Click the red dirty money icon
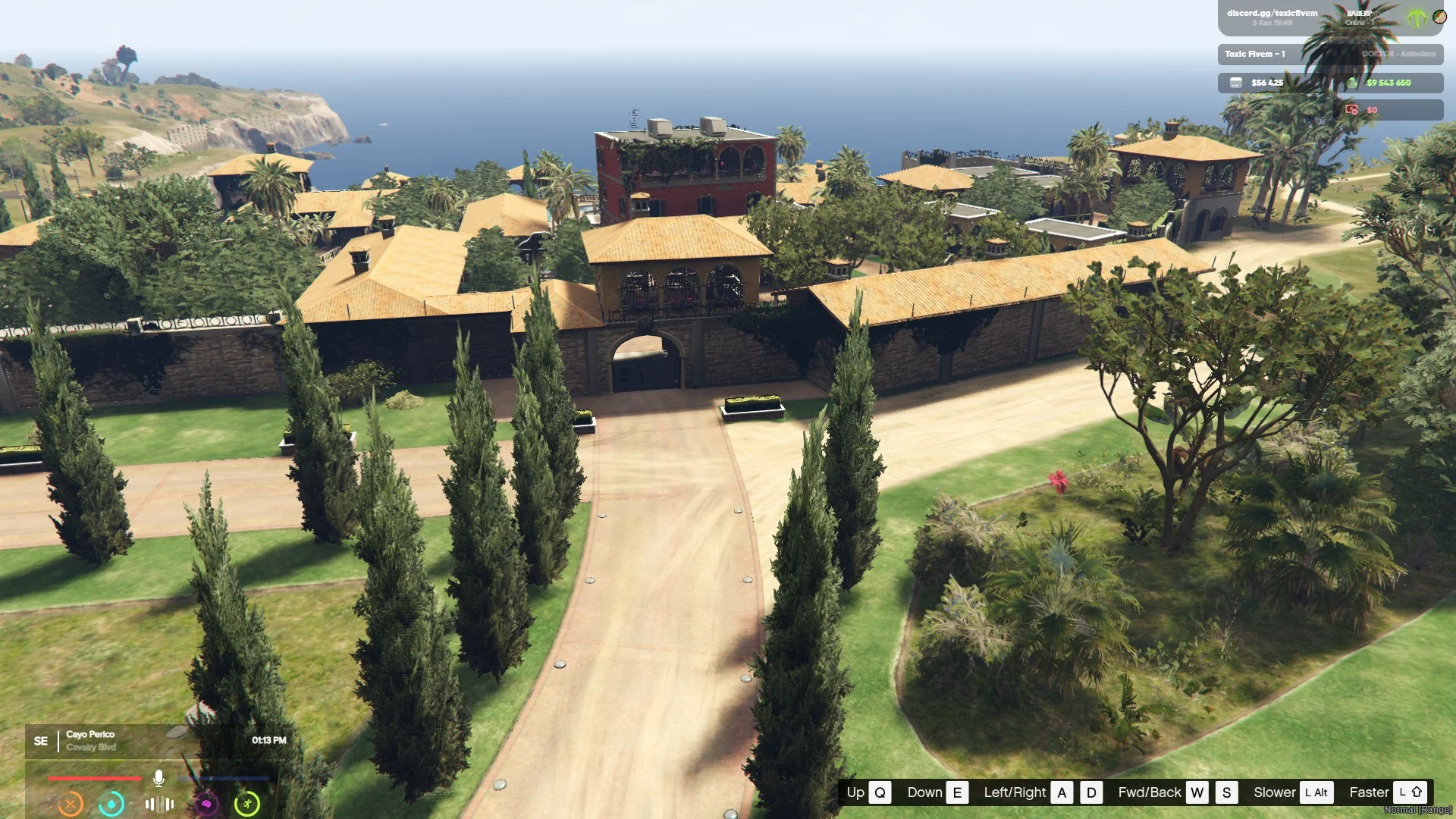Image resolution: width=1456 pixels, height=819 pixels. (1351, 110)
